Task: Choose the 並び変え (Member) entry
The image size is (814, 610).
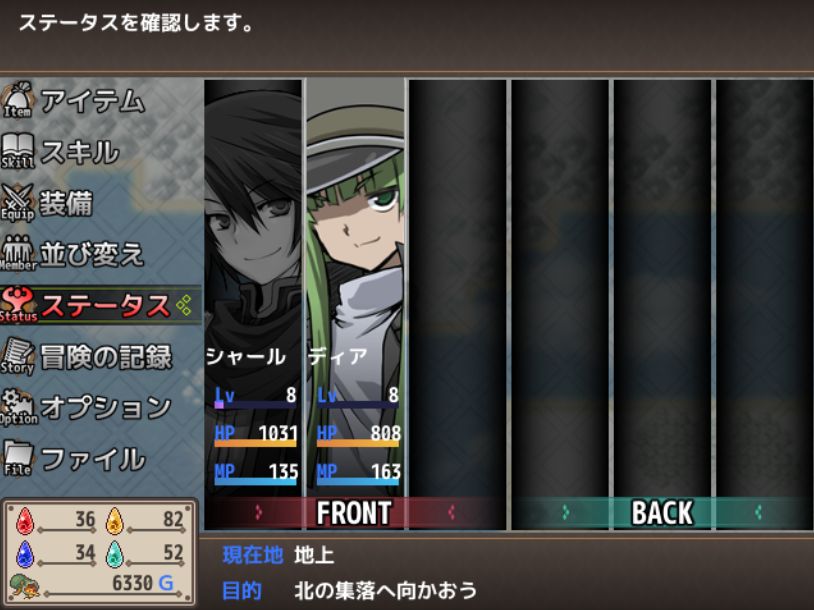Action: pos(92,254)
